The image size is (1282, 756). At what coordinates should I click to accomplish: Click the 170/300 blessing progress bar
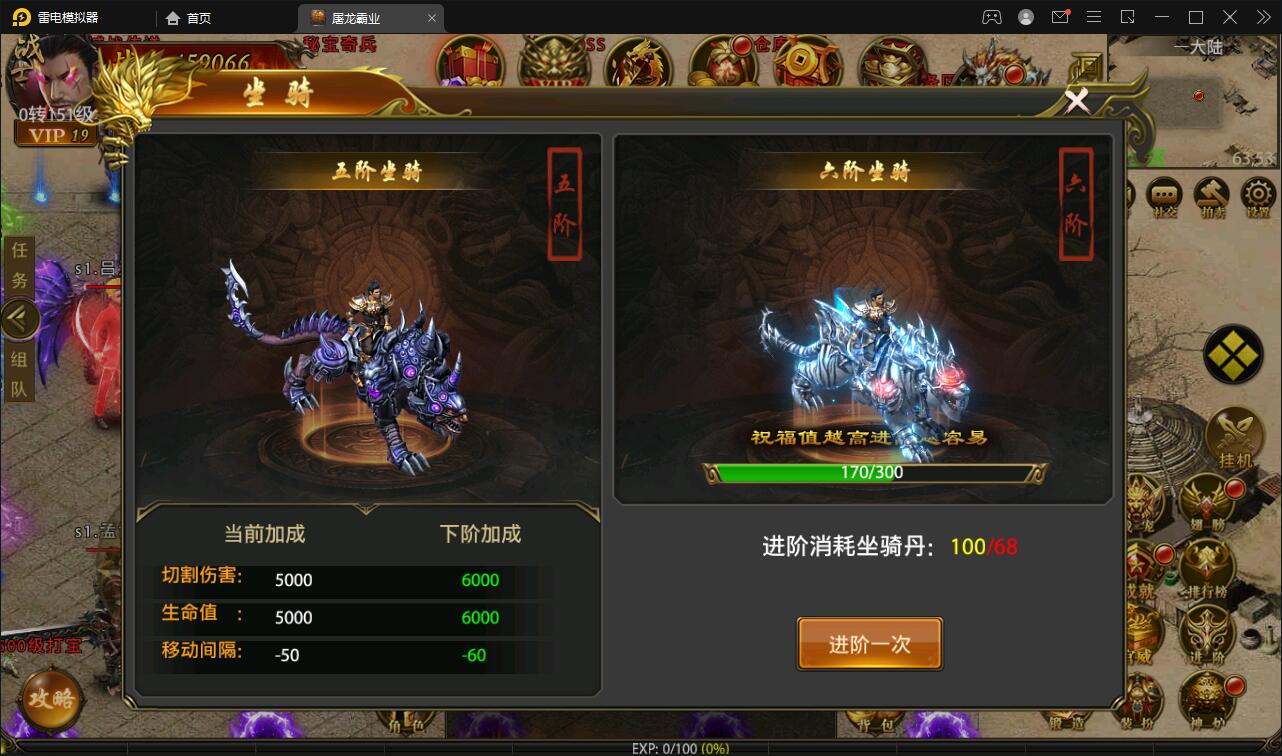point(870,470)
